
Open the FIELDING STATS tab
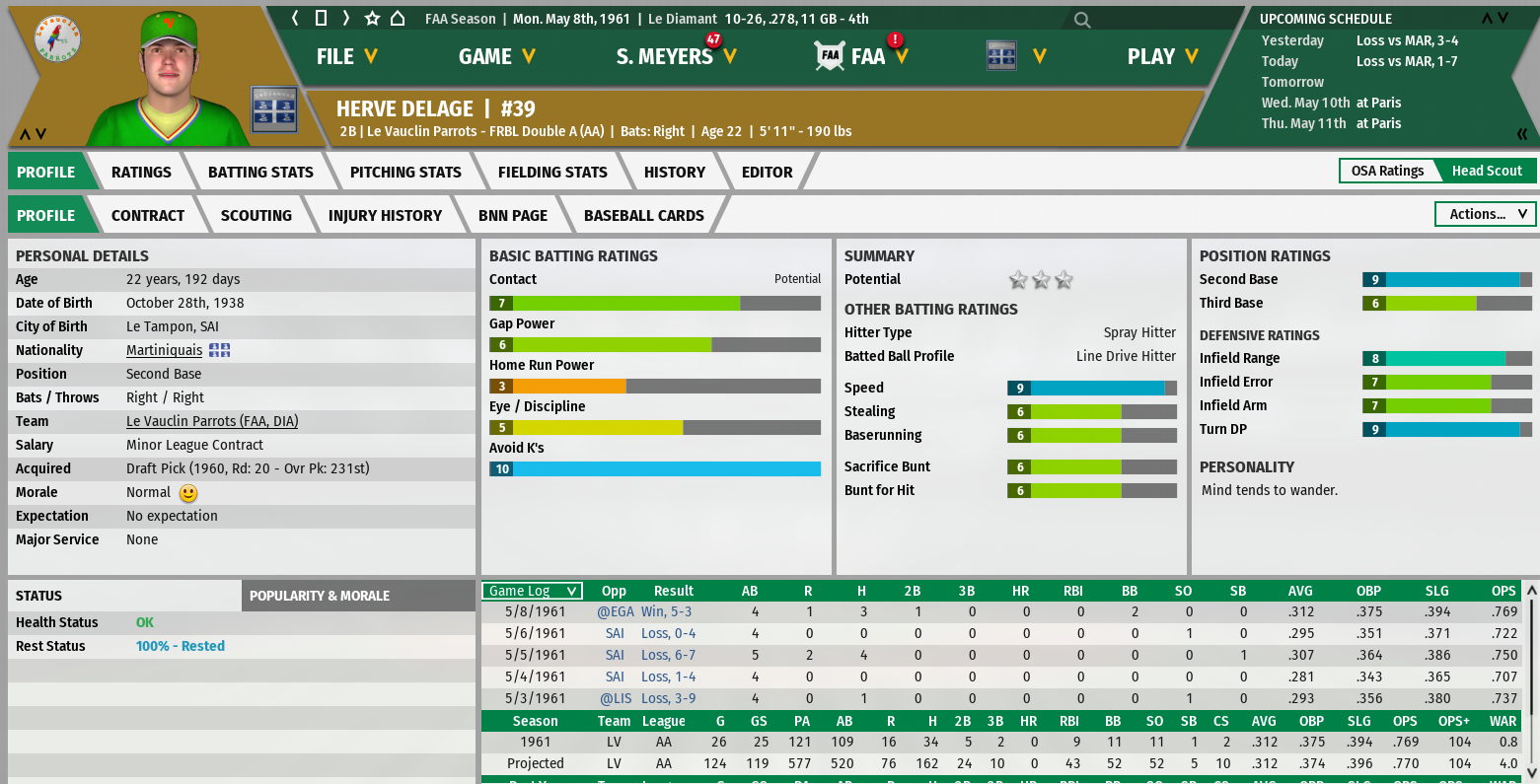pos(552,172)
